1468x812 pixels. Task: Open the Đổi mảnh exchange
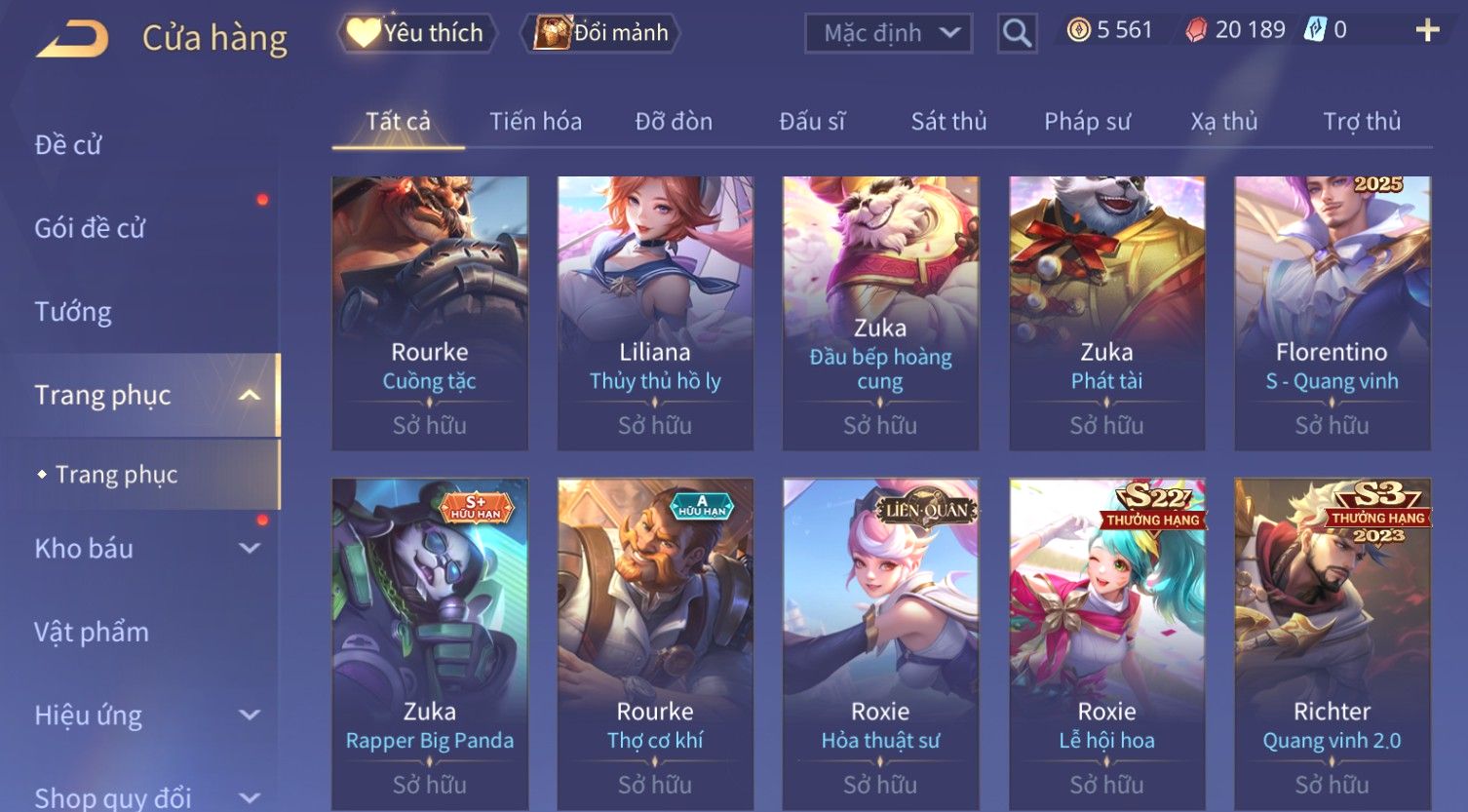point(601,33)
